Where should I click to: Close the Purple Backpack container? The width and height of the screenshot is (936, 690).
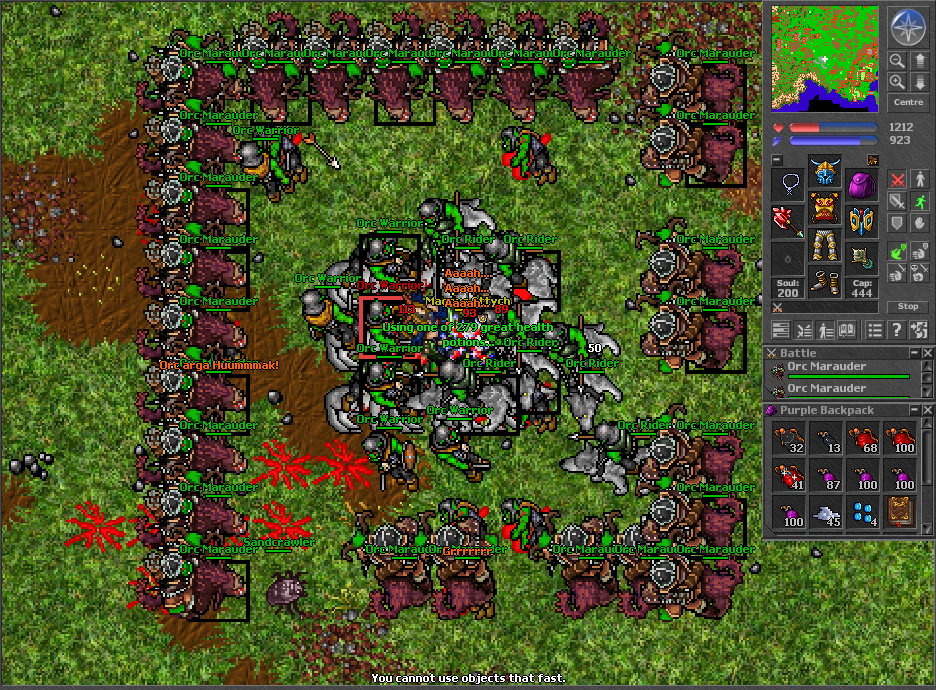point(927,410)
